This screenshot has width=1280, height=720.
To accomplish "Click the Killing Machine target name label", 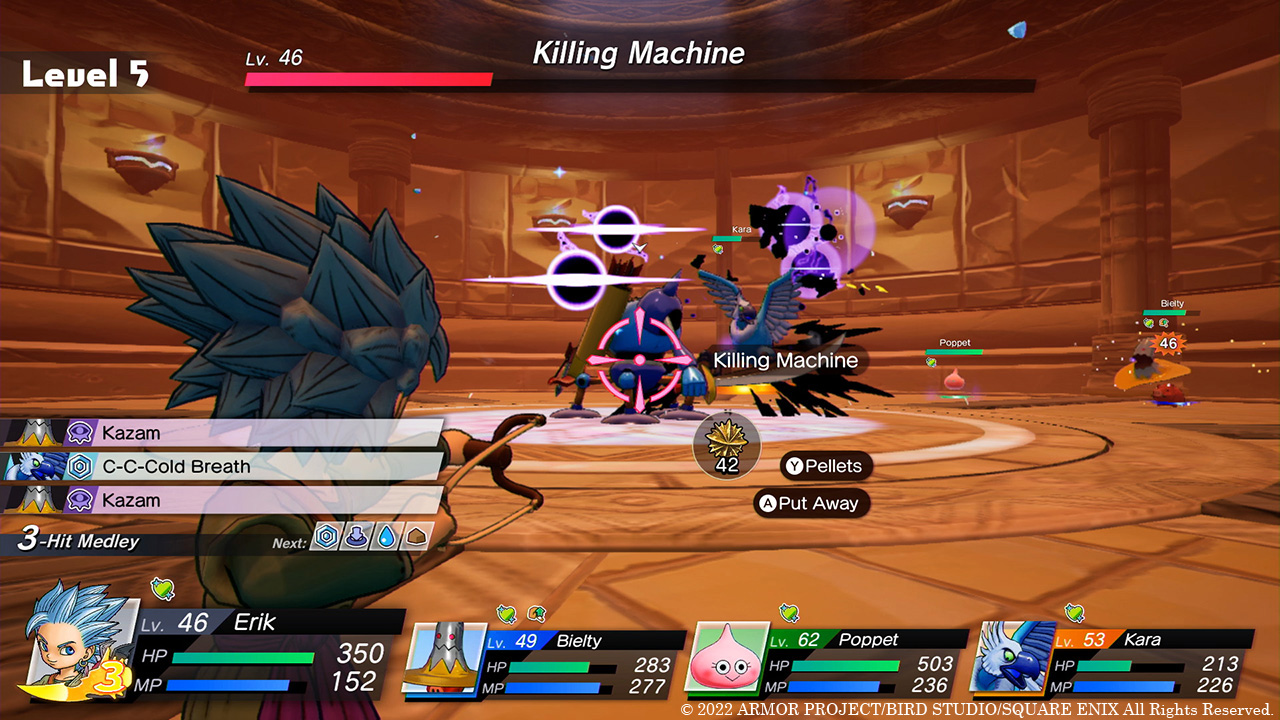I will pyautogui.click(x=785, y=360).
